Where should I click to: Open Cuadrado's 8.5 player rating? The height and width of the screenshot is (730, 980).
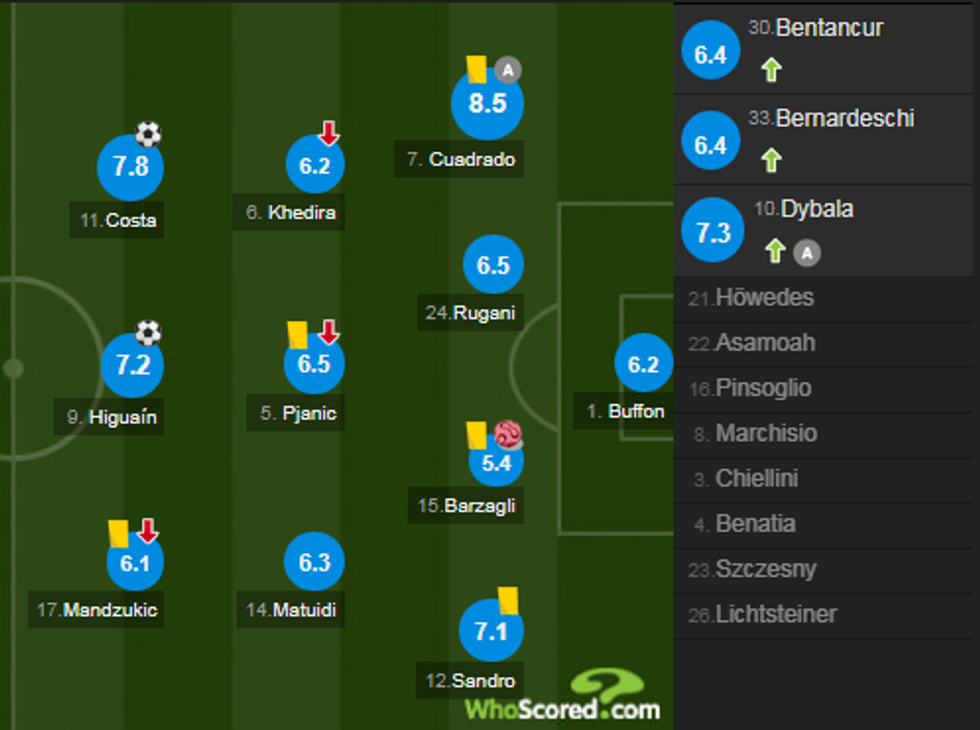(x=487, y=103)
